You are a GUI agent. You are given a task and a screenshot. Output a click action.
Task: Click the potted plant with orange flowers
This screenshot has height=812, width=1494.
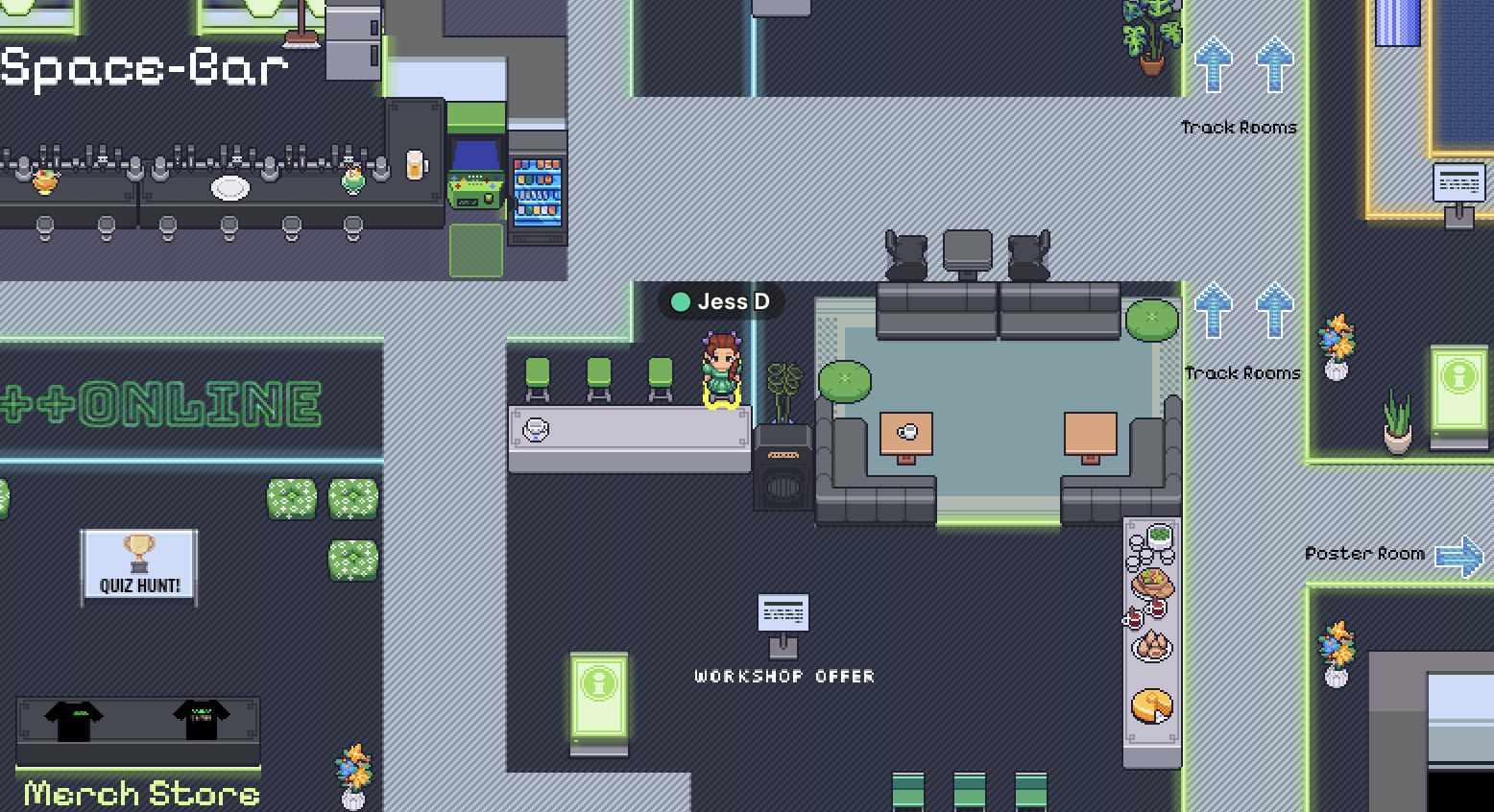1335,346
